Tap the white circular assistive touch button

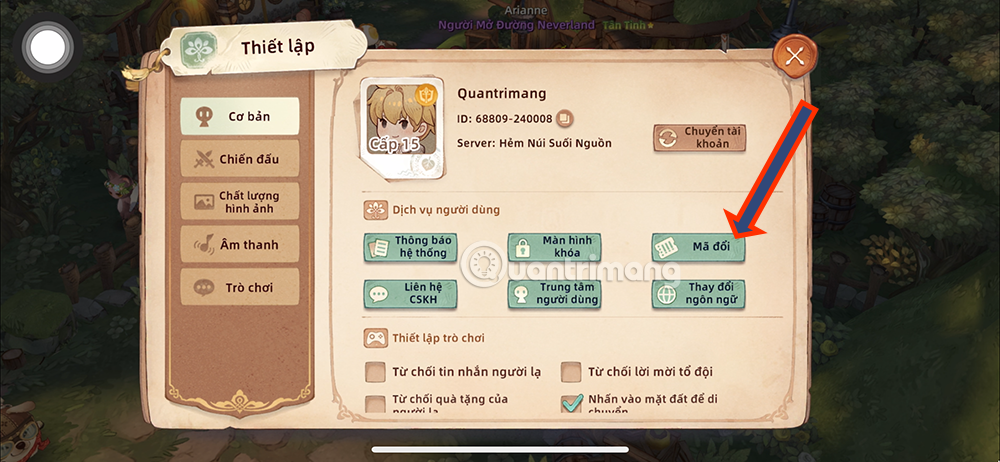click(47, 47)
